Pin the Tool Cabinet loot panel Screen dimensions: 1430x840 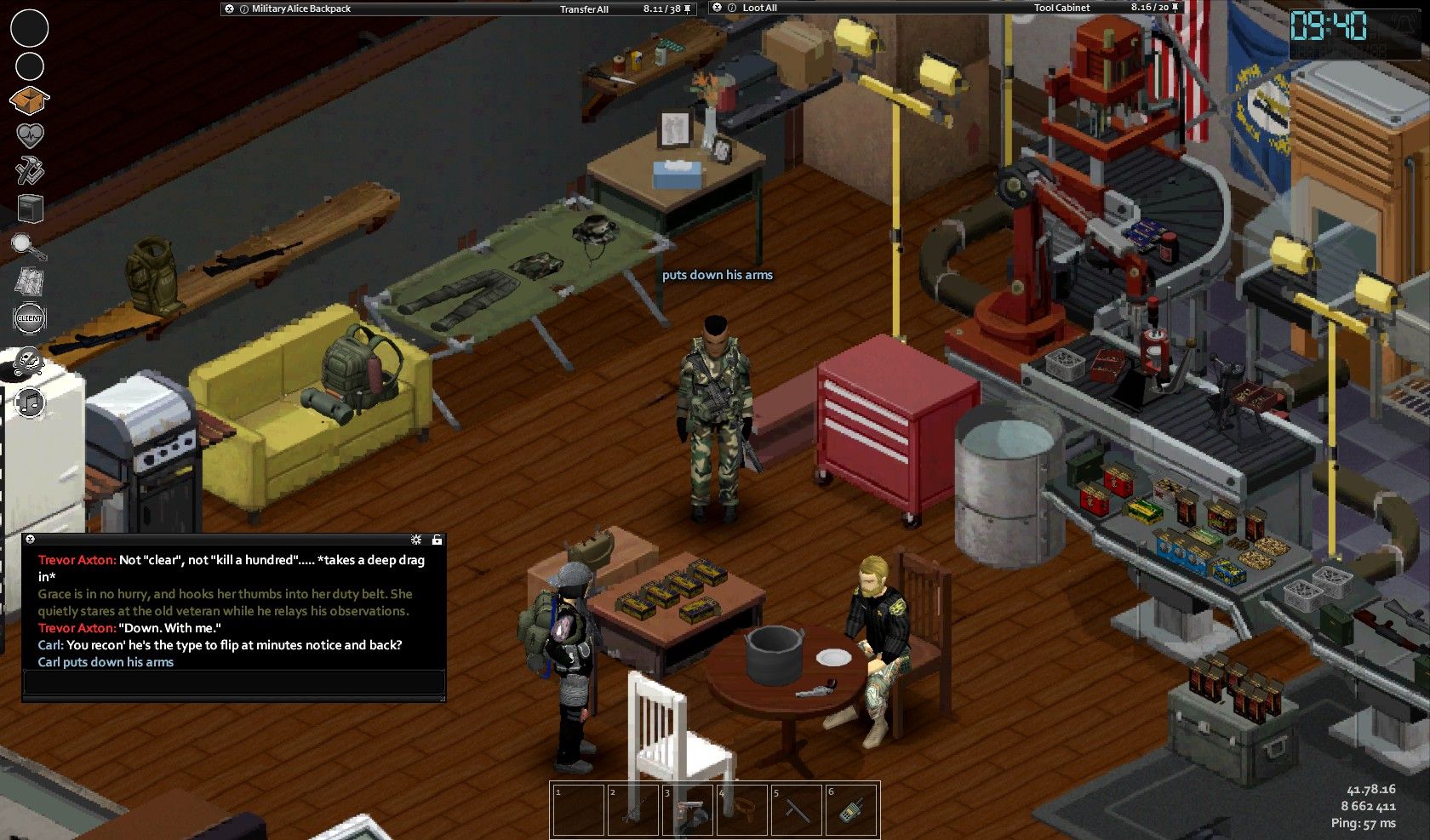[x=1176, y=8]
